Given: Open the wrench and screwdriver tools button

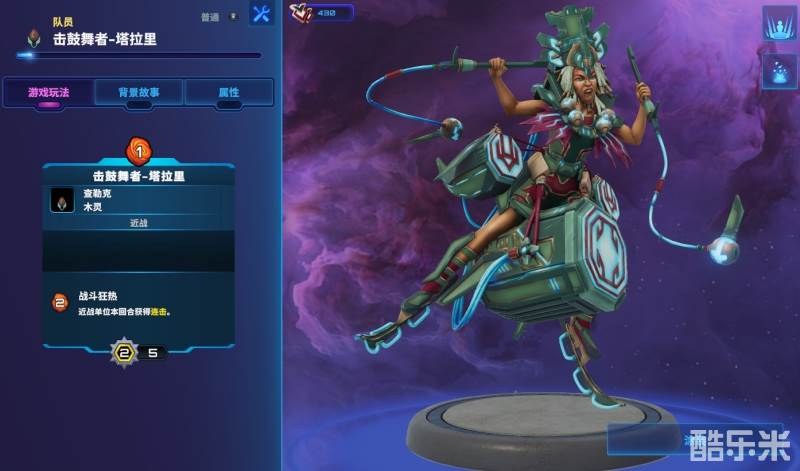Looking at the screenshot, I should click(261, 15).
